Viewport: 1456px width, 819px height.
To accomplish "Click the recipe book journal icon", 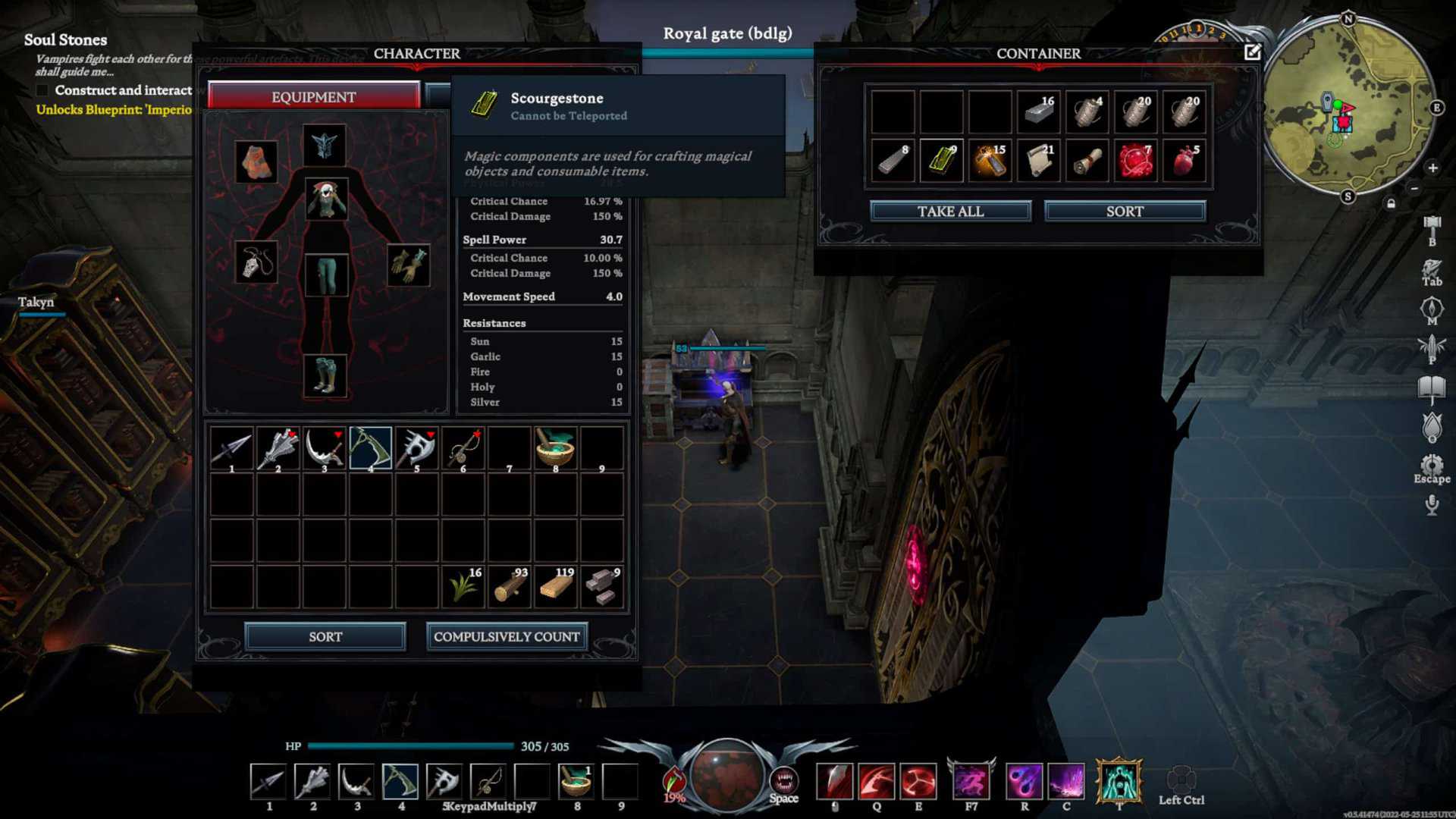I will pyautogui.click(x=1432, y=387).
